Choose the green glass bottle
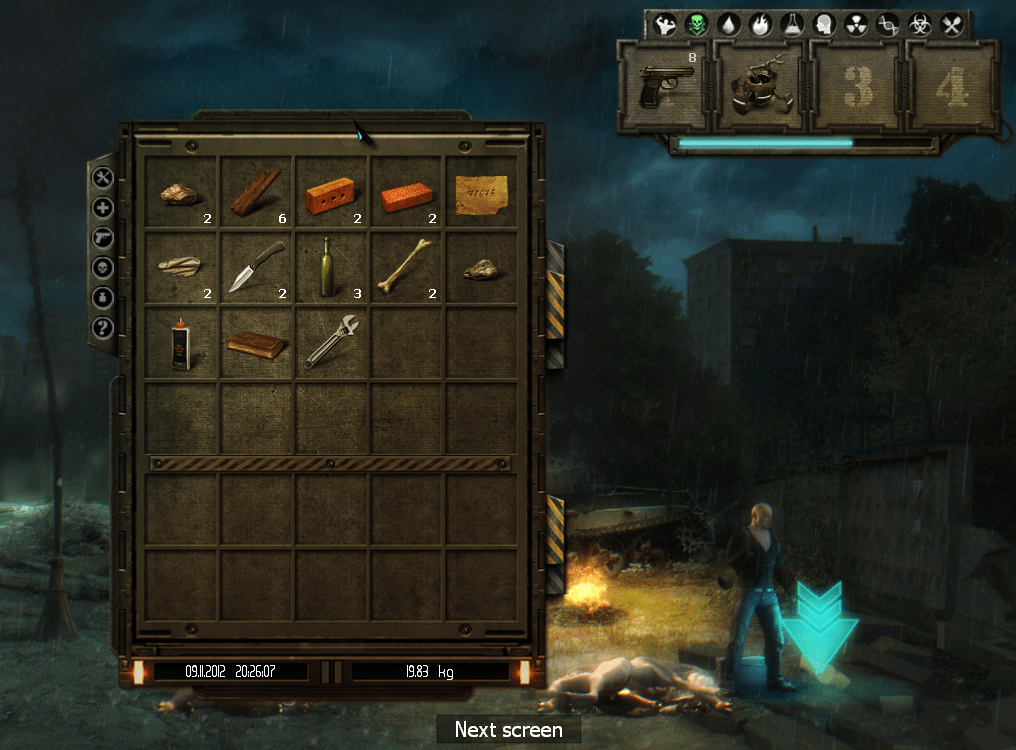The image size is (1016, 750). (x=331, y=269)
